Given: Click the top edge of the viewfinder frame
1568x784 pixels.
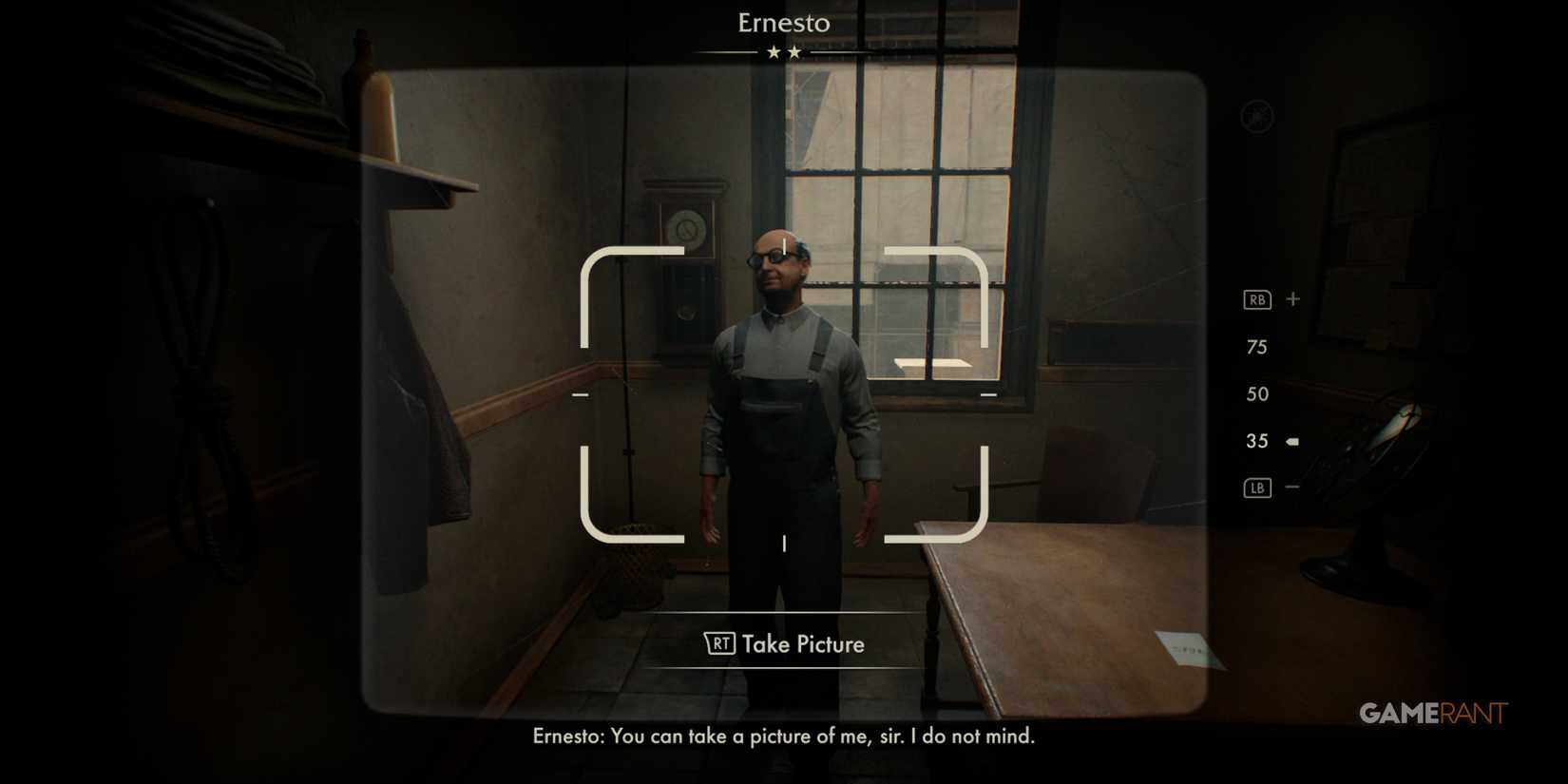Looking at the screenshot, I should [x=784, y=251].
